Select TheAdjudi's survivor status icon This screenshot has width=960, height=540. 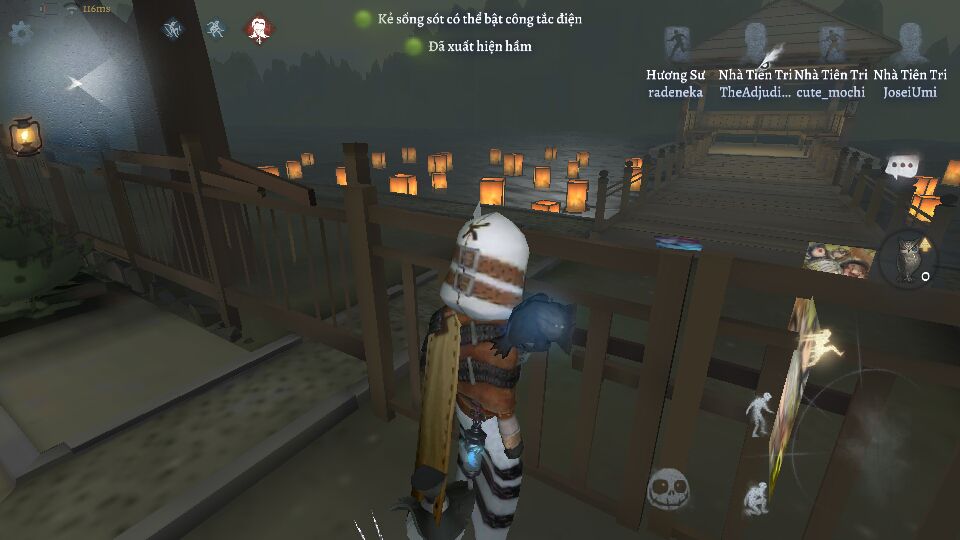(756, 43)
